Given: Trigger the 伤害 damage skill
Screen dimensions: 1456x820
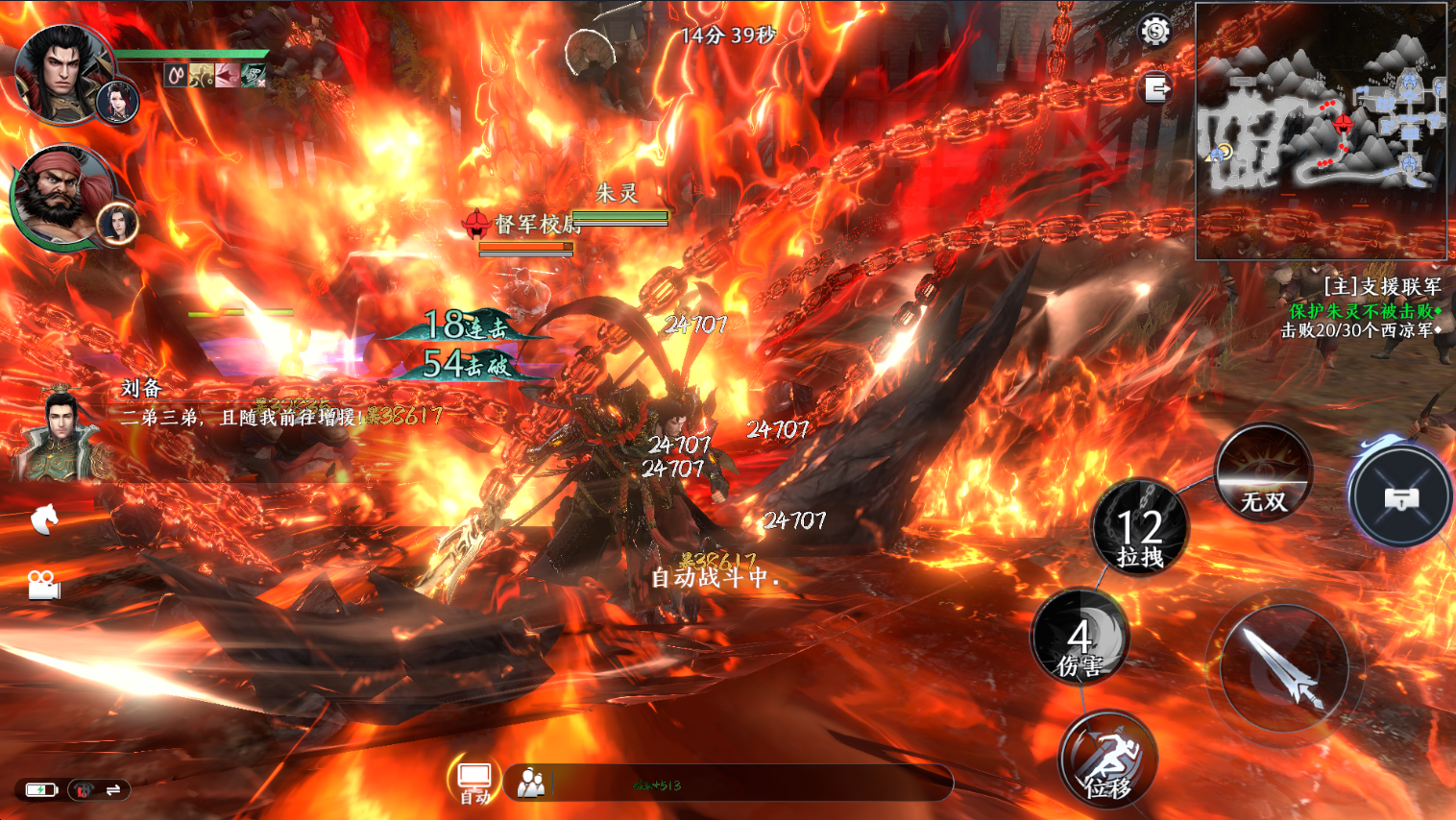Looking at the screenshot, I should pyautogui.click(x=1080, y=639).
